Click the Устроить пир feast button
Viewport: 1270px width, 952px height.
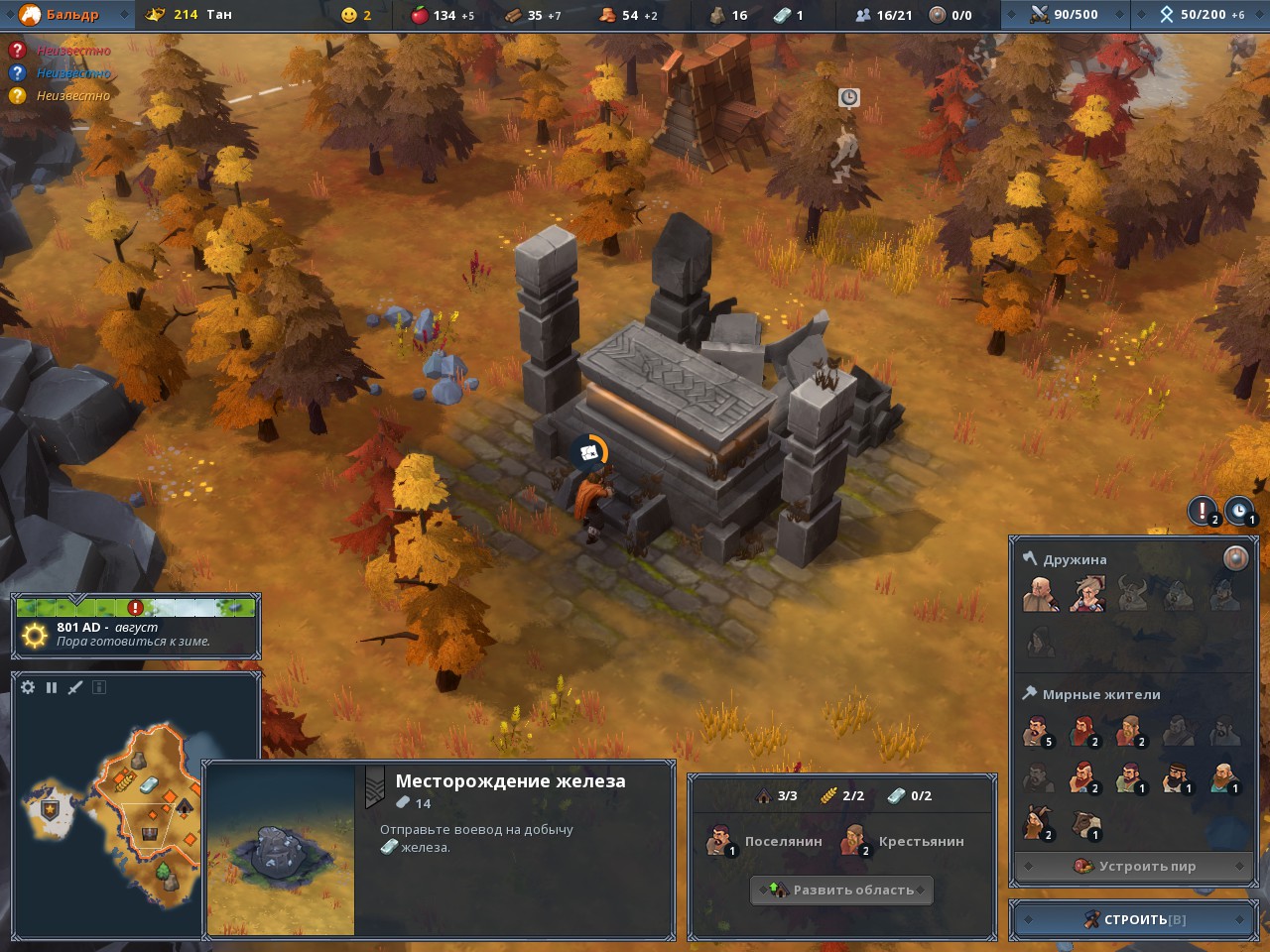coord(1134,866)
